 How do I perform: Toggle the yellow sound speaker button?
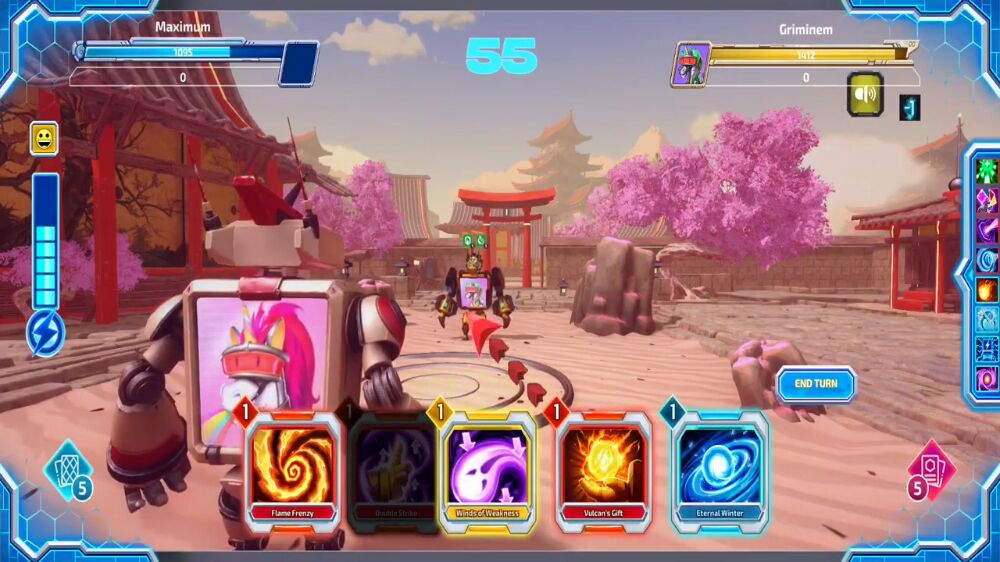tap(865, 94)
